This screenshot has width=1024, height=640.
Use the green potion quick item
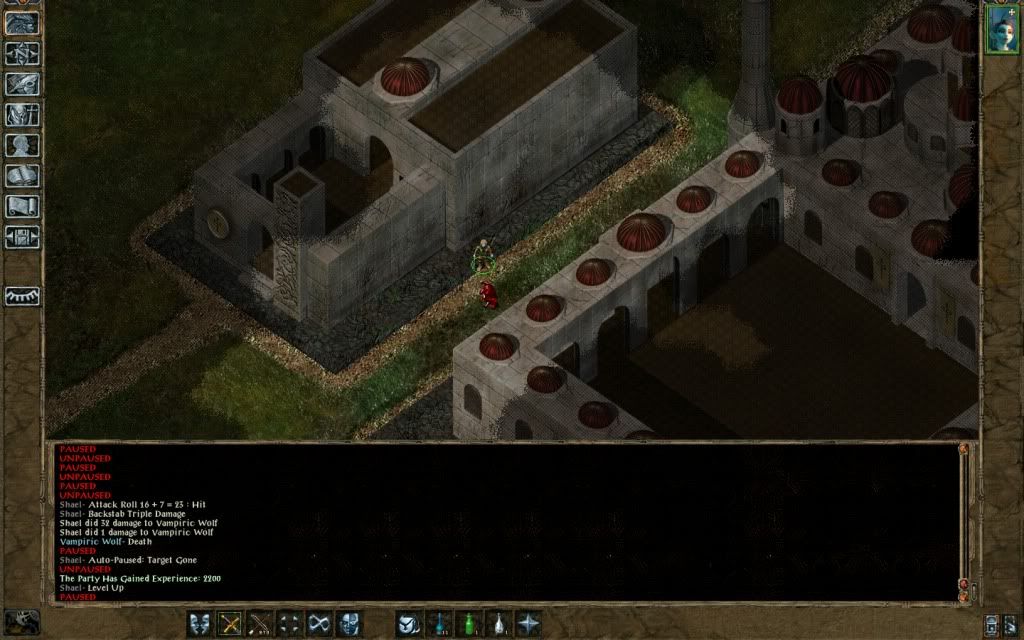(x=467, y=623)
